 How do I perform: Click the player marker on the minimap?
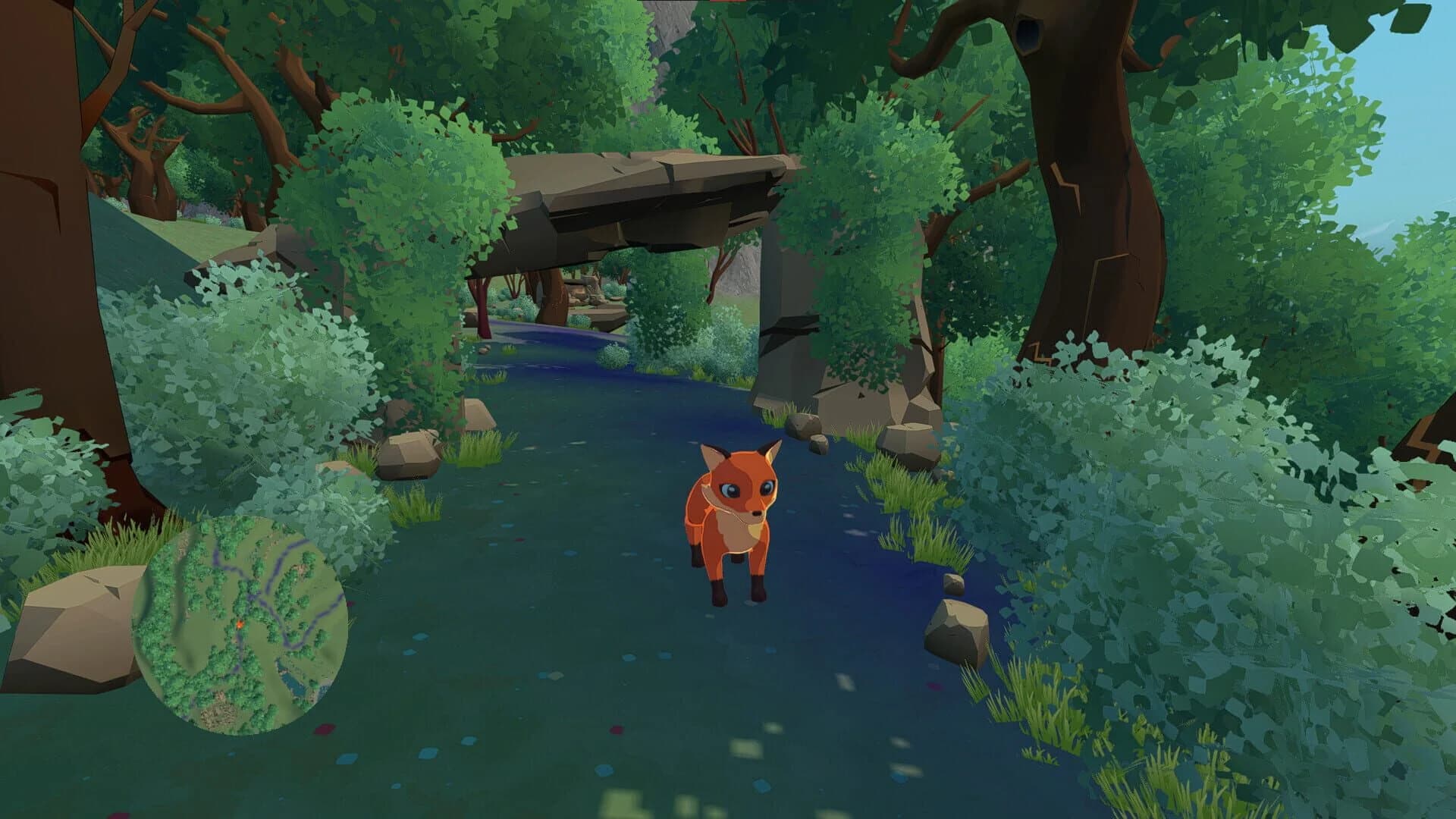(240, 623)
